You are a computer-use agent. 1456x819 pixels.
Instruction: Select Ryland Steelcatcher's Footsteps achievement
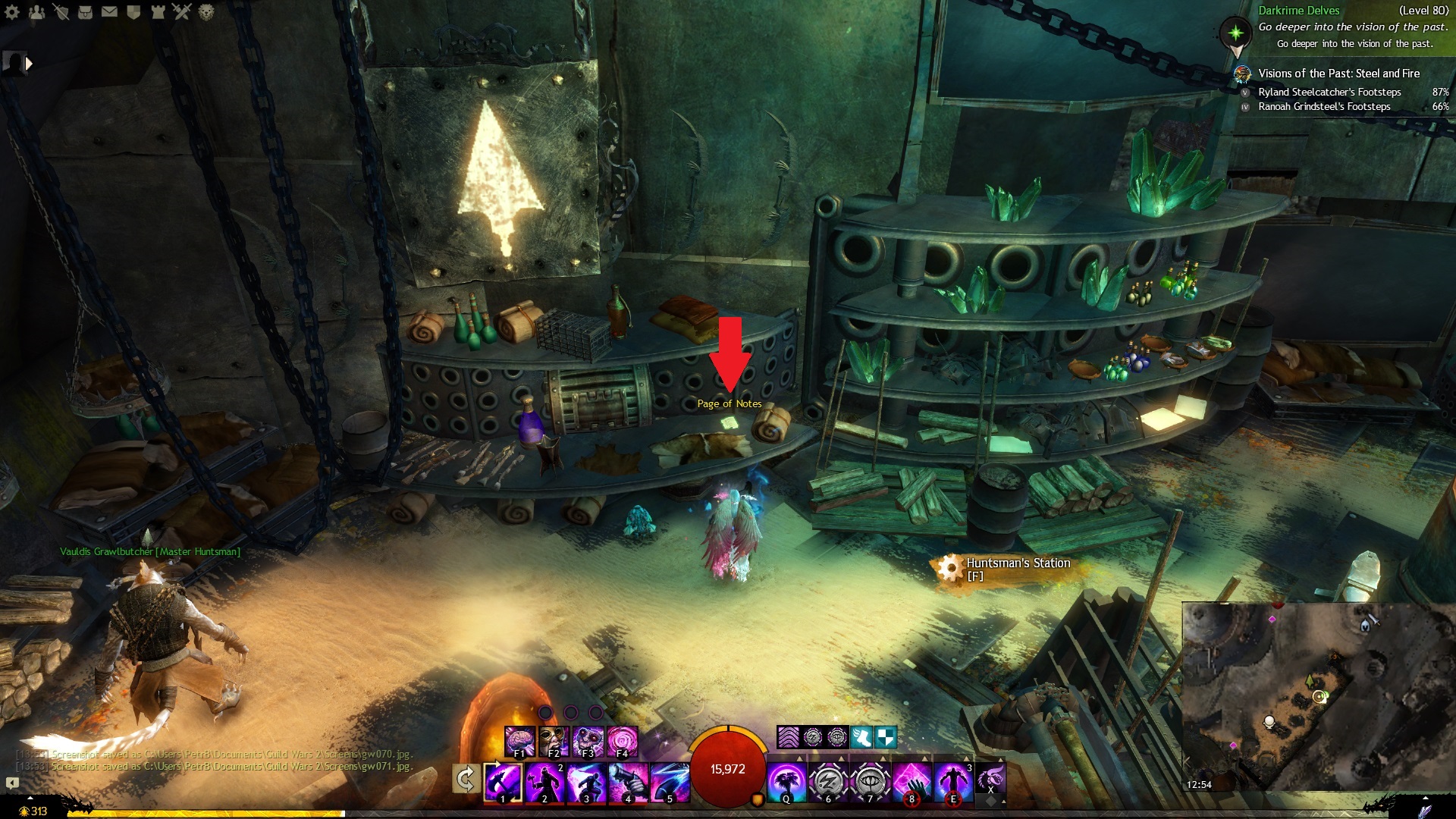click(1329, 92)
